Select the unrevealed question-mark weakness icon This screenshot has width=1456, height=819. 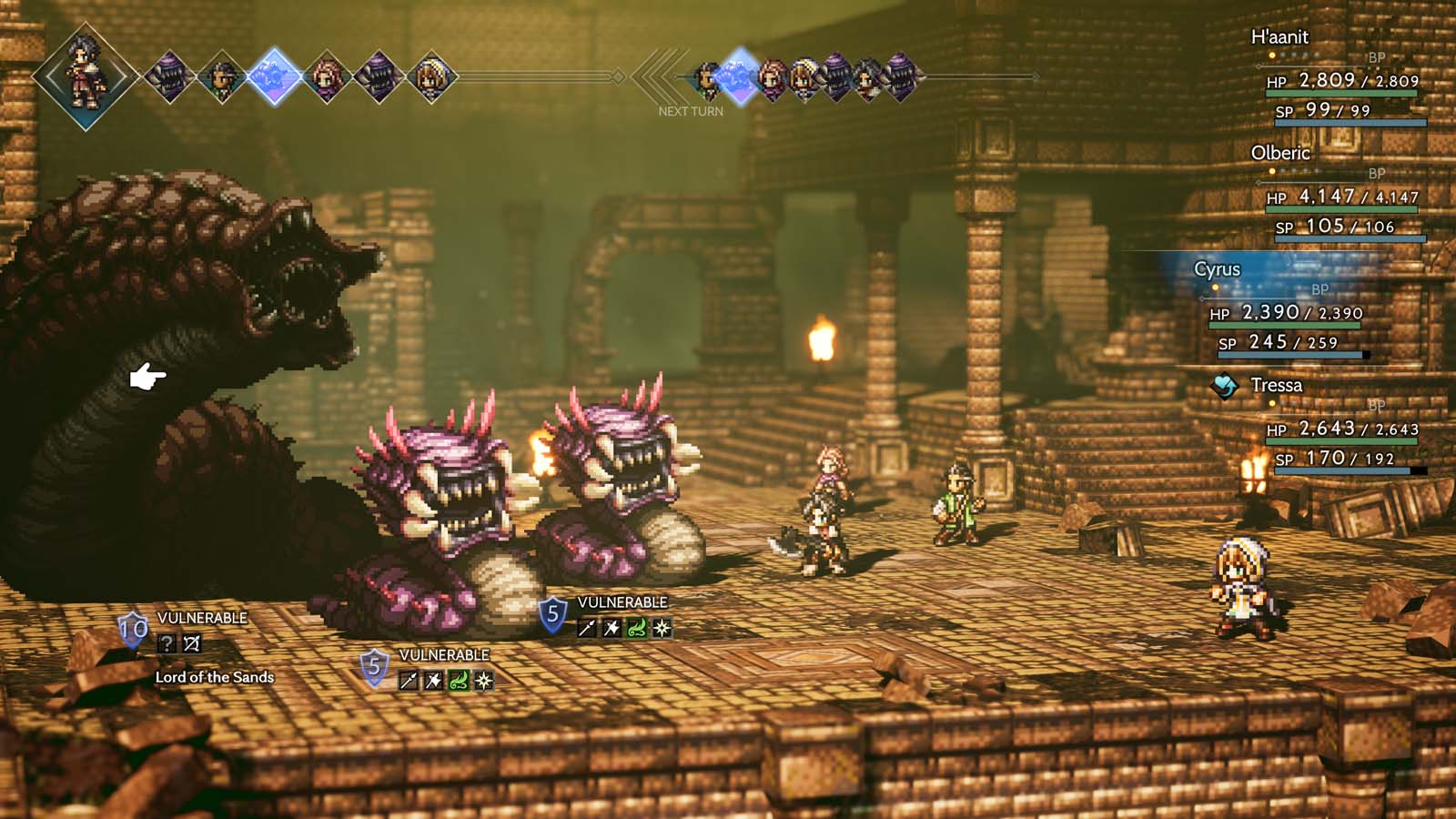167,642
